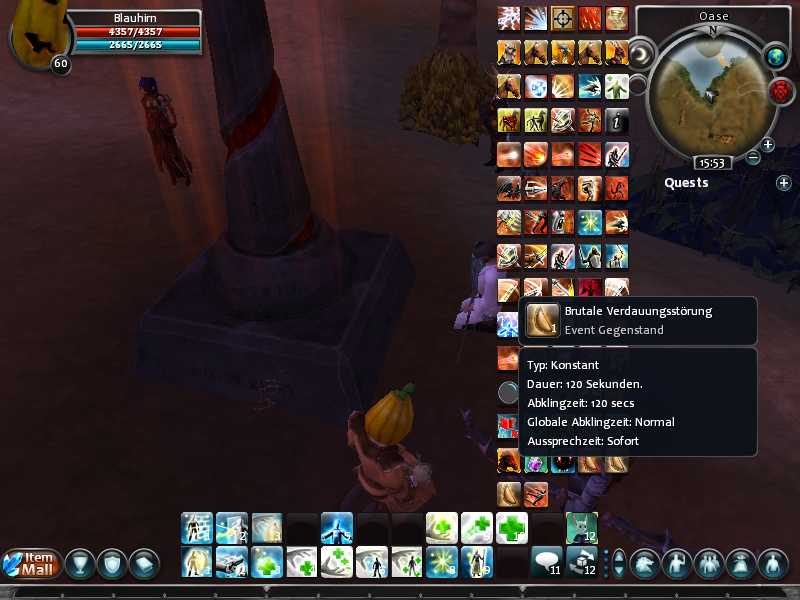The height and width of the screenshot is (600, 800).
Task: Expand the Quests tracker with plus button
Action: point(784,183)
